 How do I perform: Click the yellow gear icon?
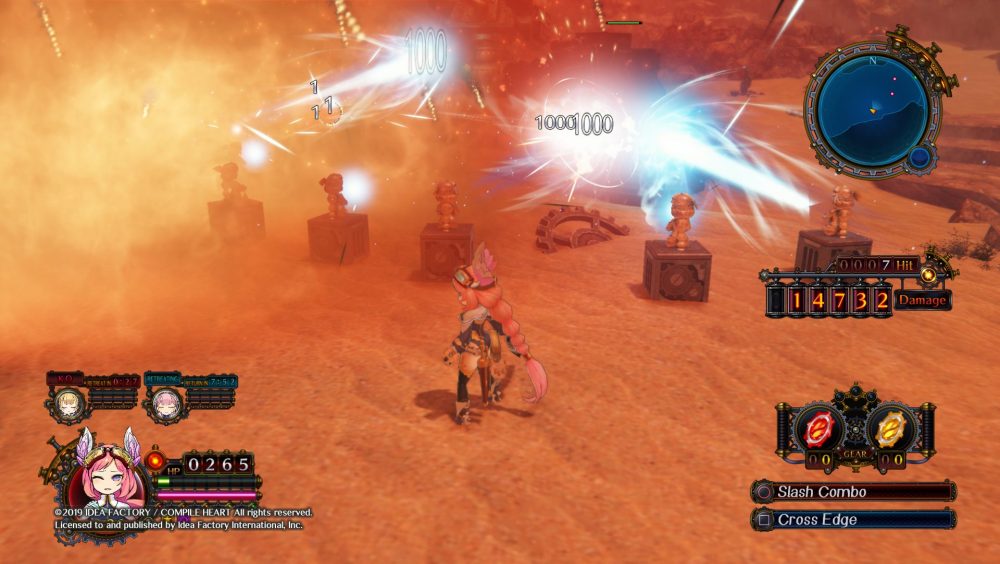[887, 427]
